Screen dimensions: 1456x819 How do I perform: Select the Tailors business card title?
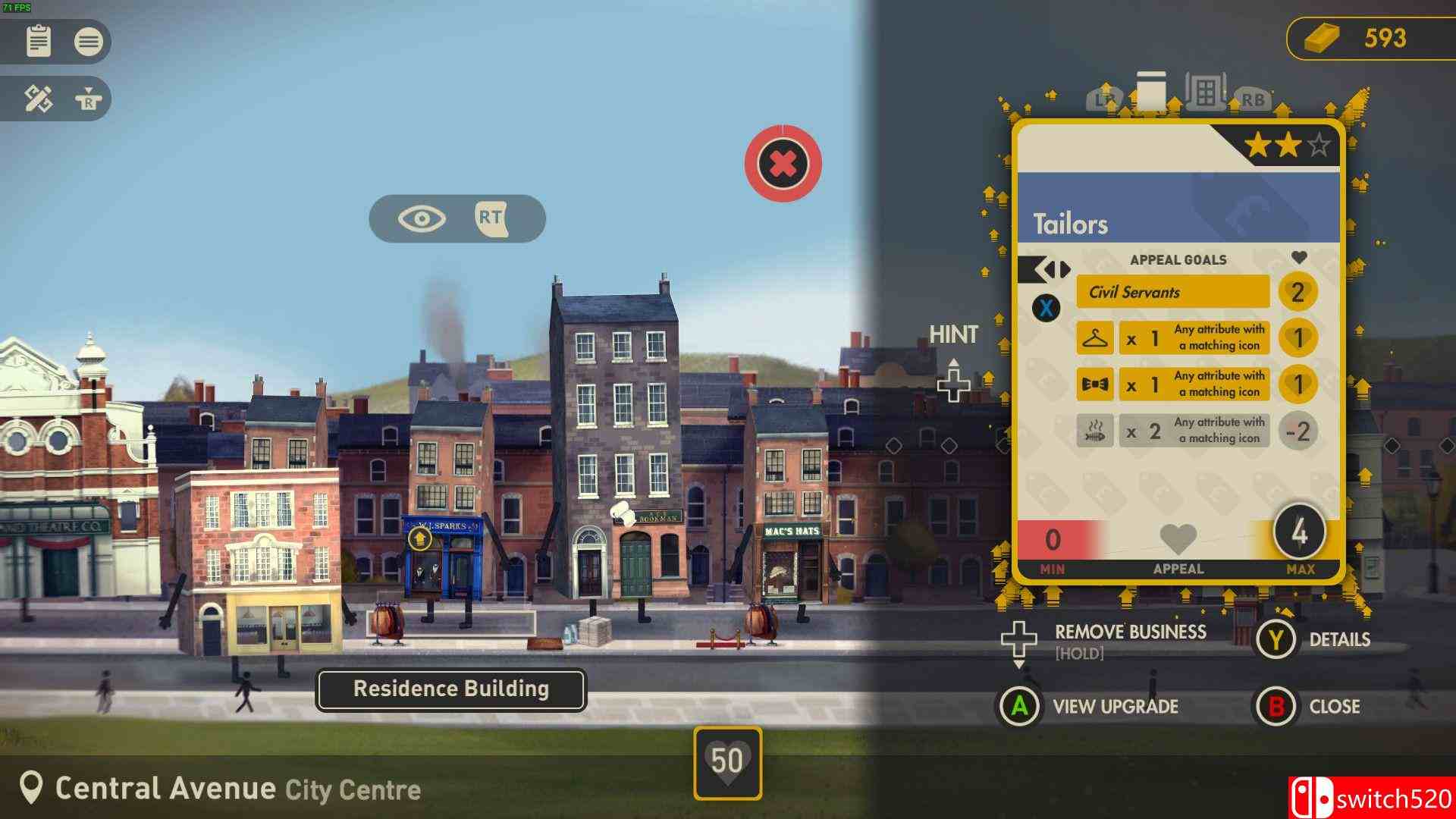(1070, 224)
